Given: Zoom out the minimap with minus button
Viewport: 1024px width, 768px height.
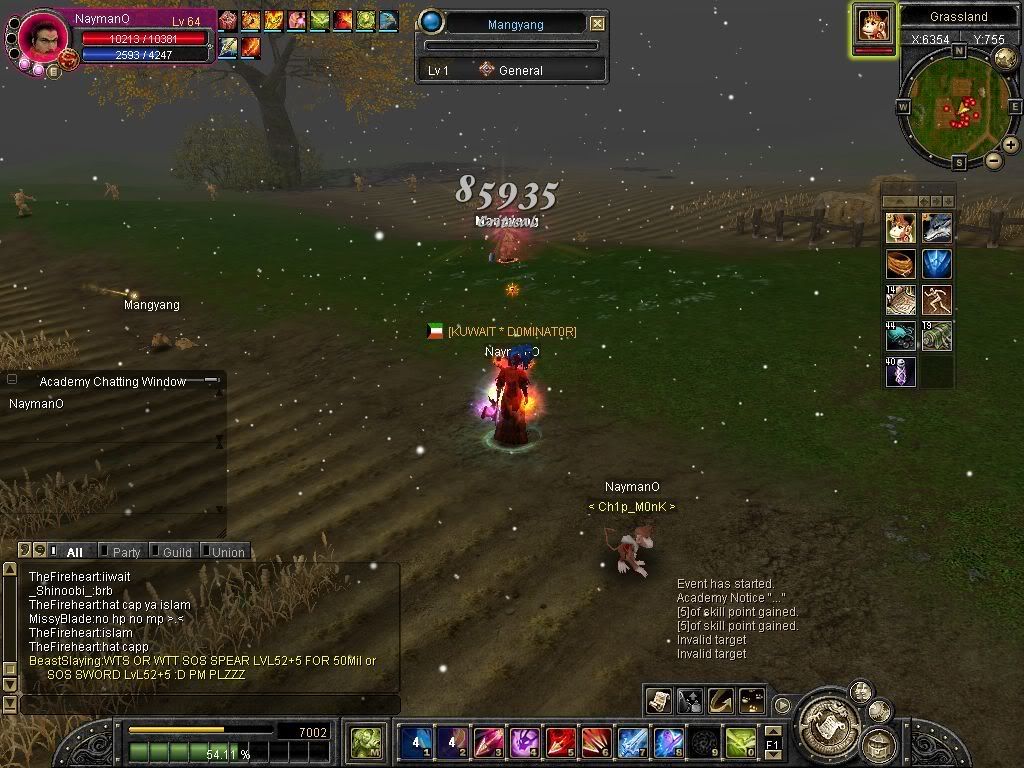Looking at the screenshot, I should pos(994,160).
